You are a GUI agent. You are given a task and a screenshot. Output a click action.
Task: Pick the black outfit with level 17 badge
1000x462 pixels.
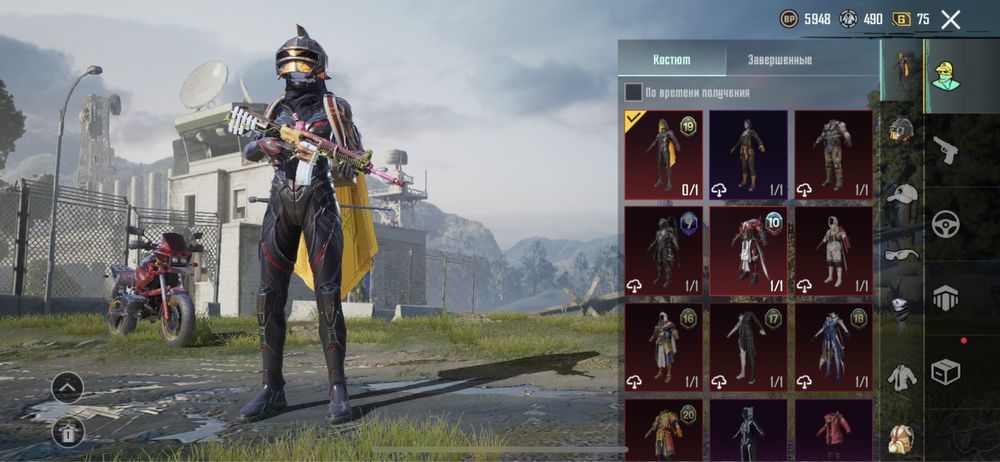coord(749,347)
